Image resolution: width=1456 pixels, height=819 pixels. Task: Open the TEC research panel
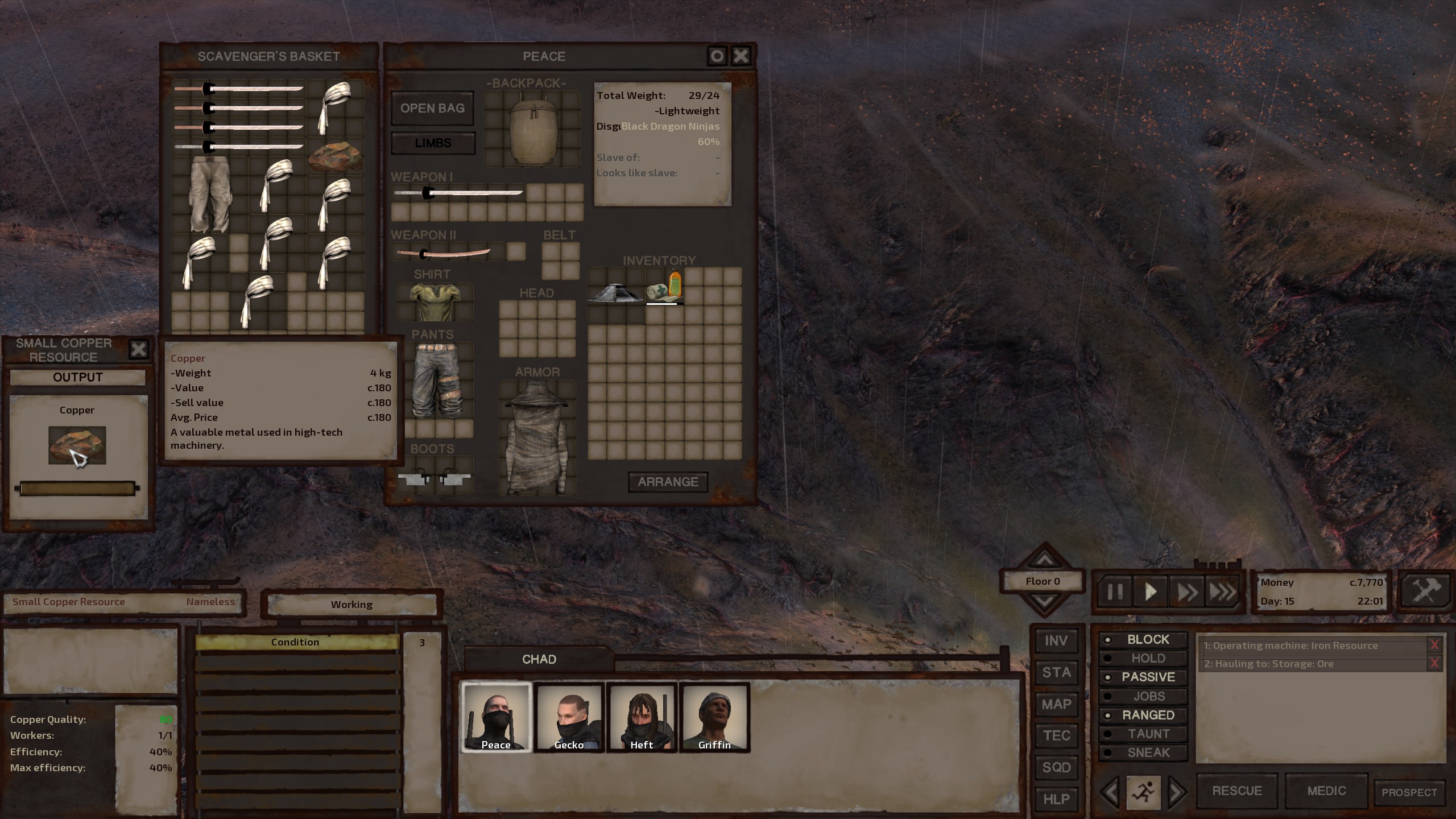coord(1056,735)
